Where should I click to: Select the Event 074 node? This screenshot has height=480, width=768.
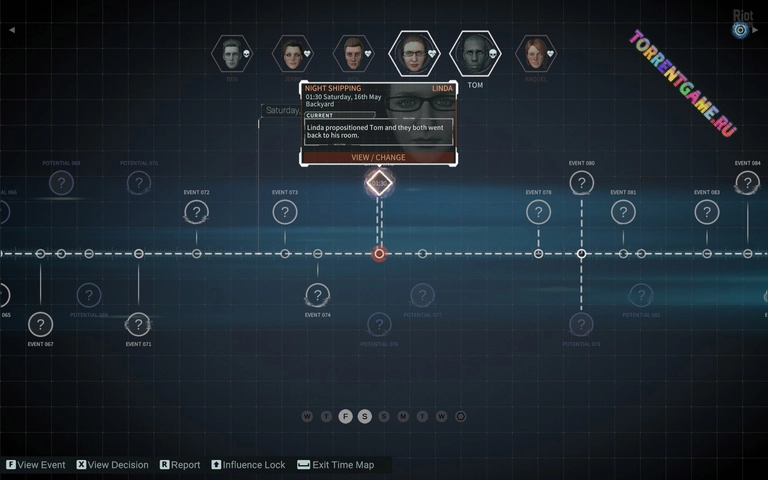pyautogui.click(x=317, y=295)
